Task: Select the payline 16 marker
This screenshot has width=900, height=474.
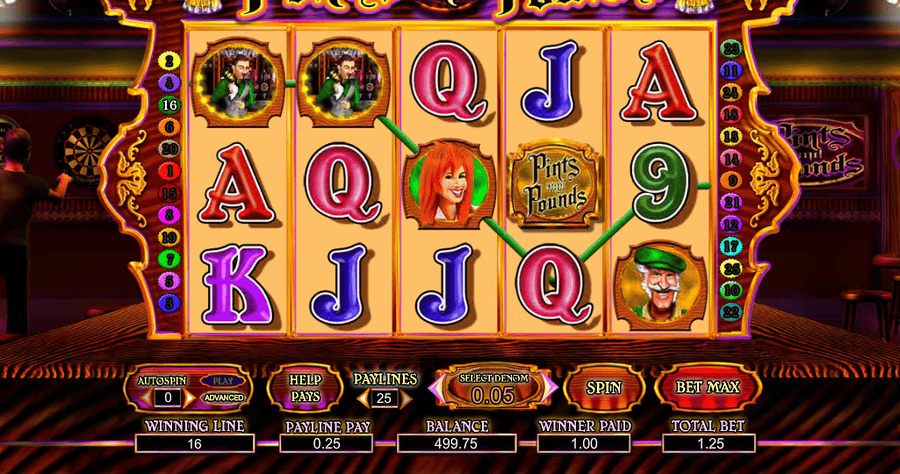Action: point(169,104)
